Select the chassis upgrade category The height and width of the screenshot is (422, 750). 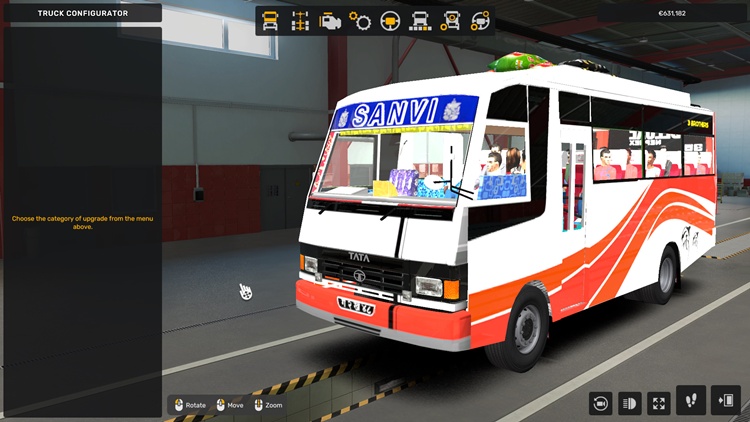300,20
